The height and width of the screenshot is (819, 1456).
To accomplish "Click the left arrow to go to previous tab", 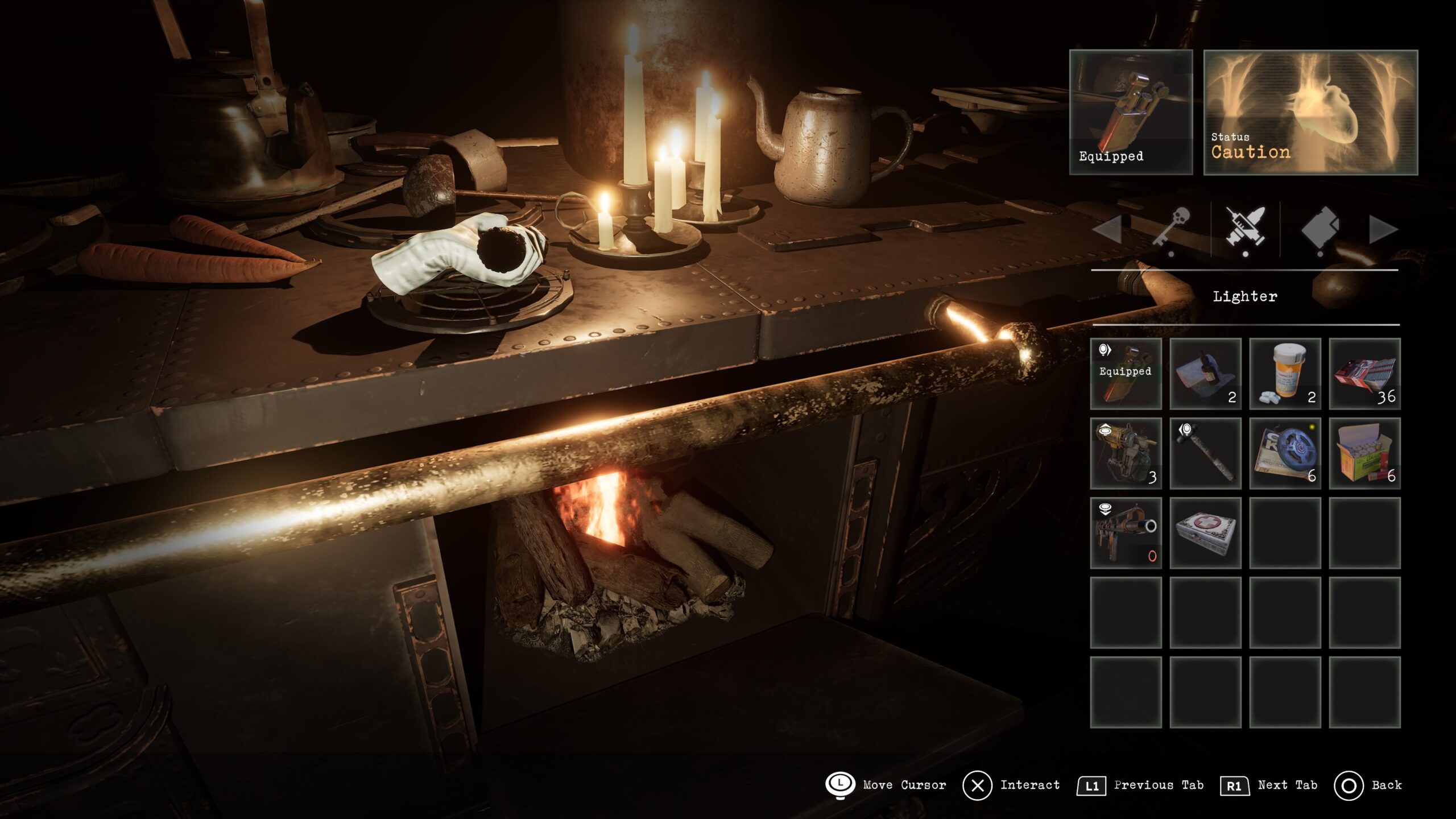I will [1107, 230].
